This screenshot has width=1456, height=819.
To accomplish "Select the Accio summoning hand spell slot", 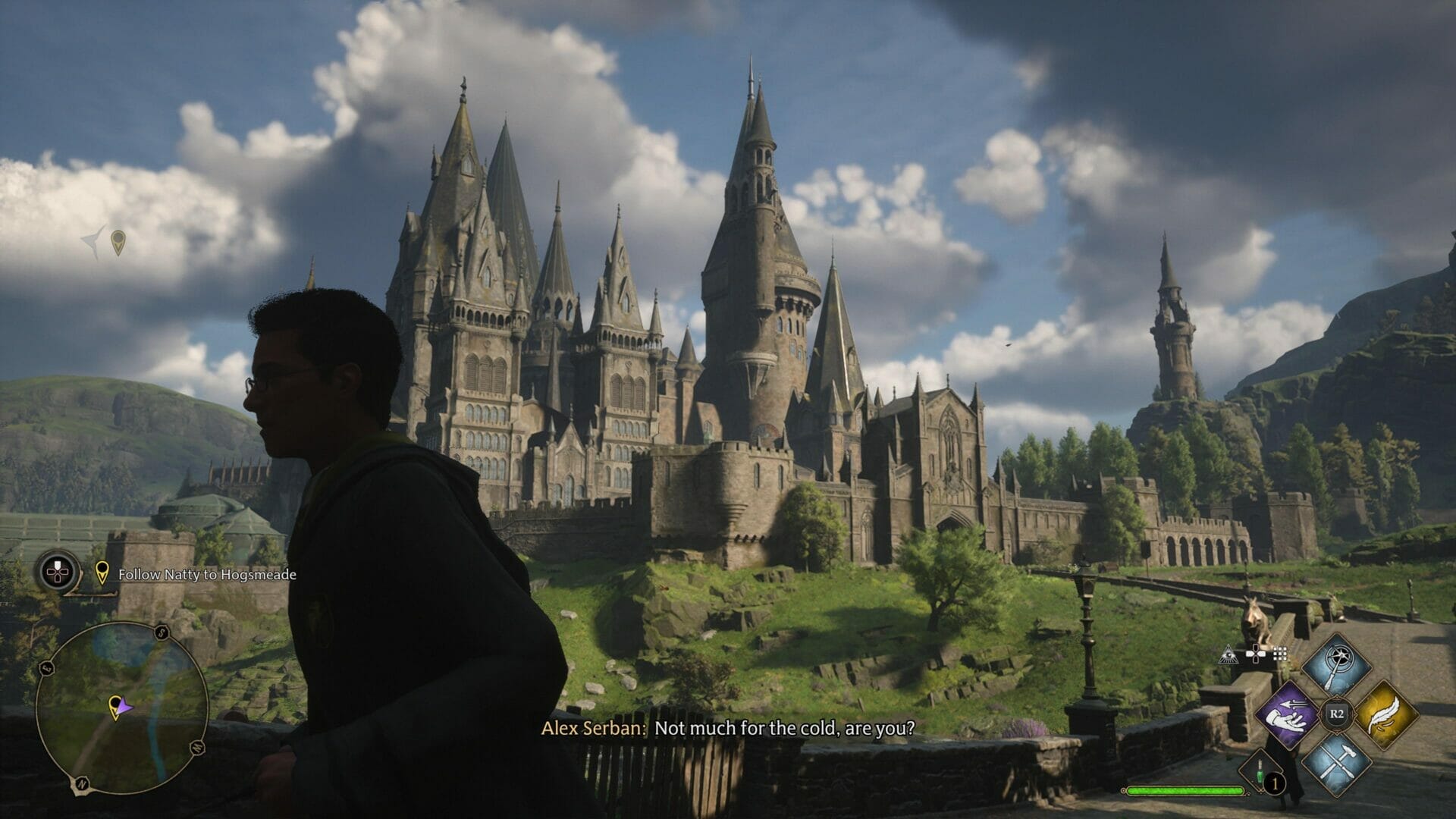I will click(x=1288, y=714).
